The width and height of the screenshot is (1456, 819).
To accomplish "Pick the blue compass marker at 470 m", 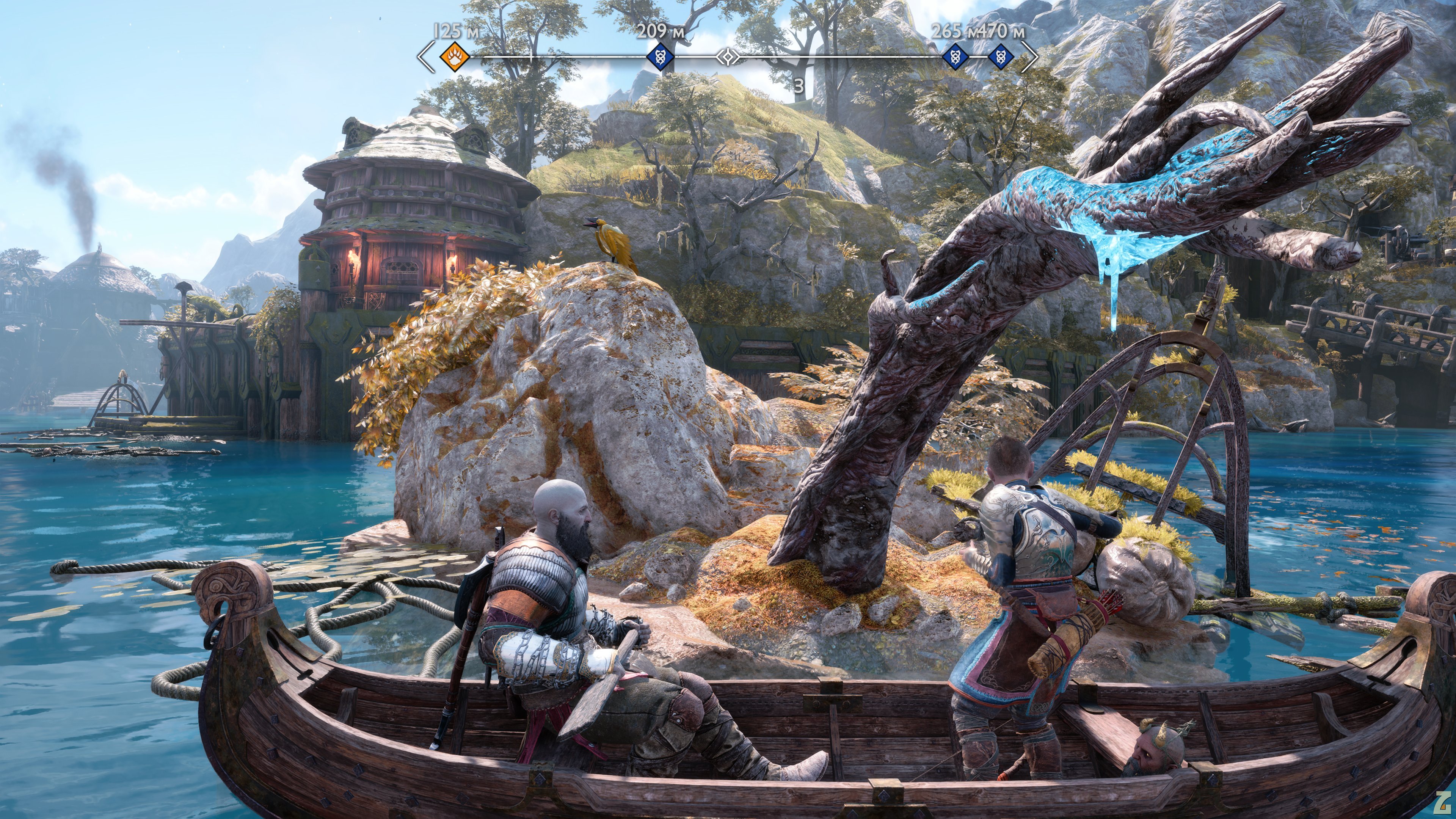I will coord(1001,57).
